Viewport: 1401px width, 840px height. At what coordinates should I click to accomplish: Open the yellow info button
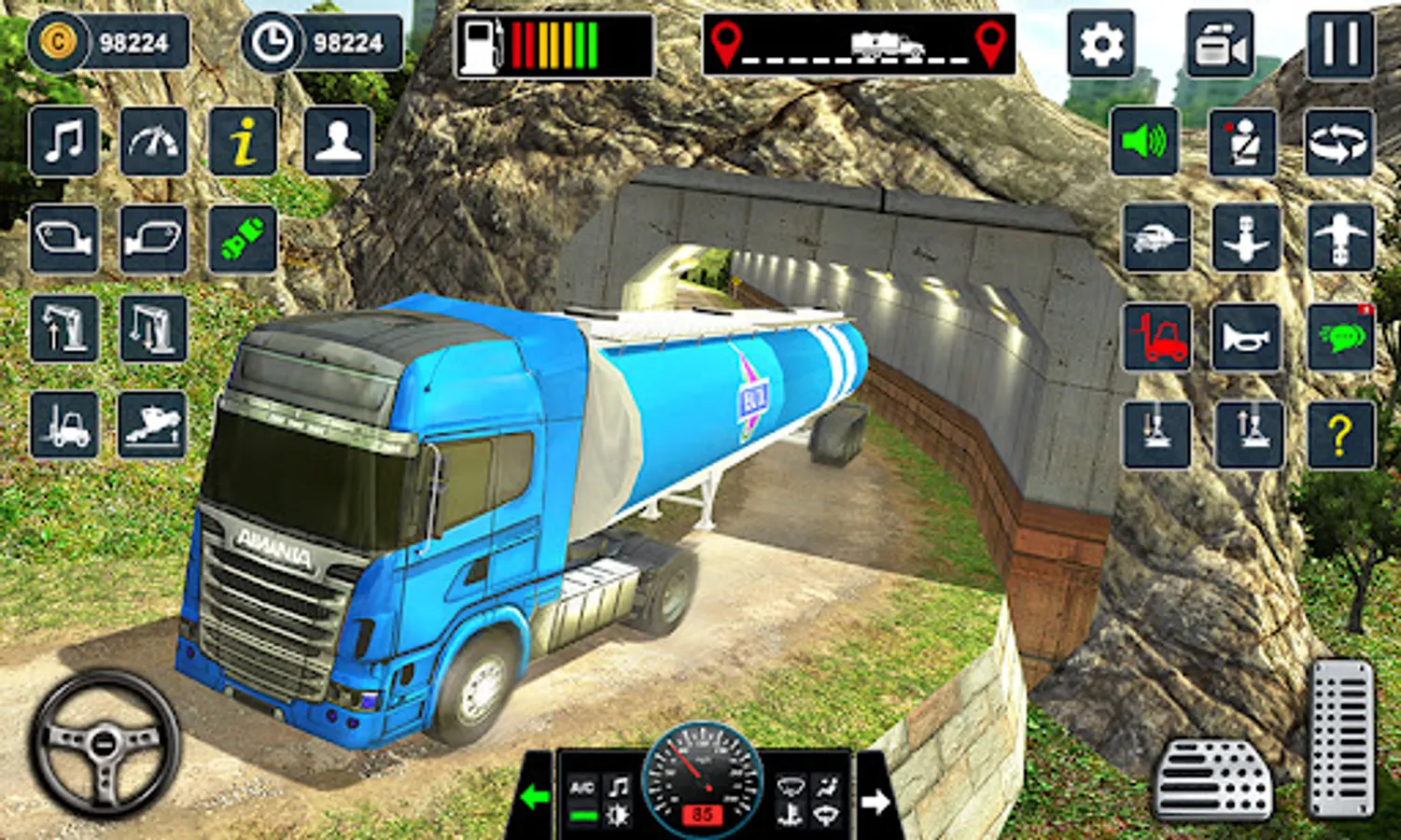tap(243, 142)
